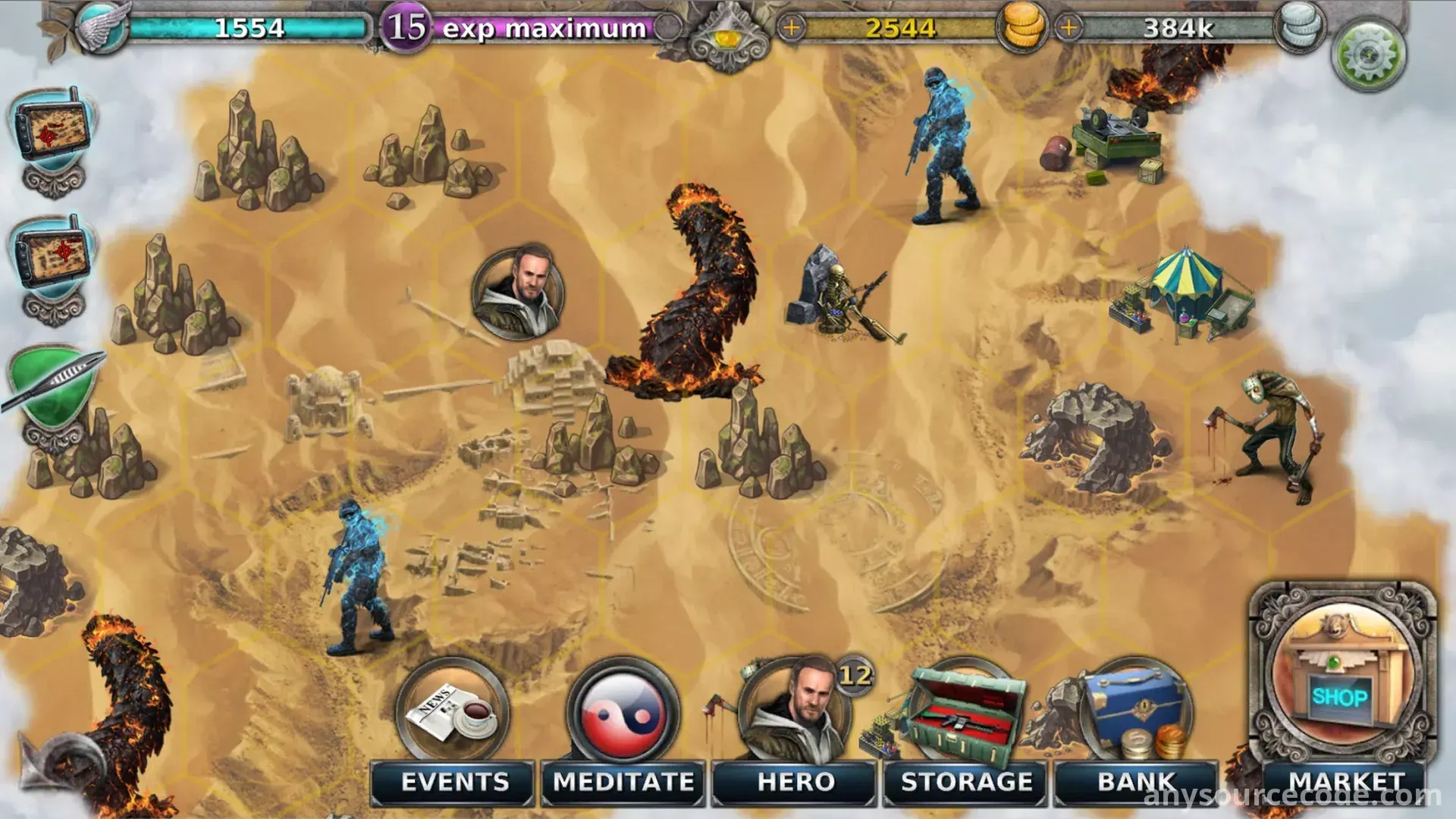
Task: Tap the yellow gem emblem in top bar
Action: (726, 38)
